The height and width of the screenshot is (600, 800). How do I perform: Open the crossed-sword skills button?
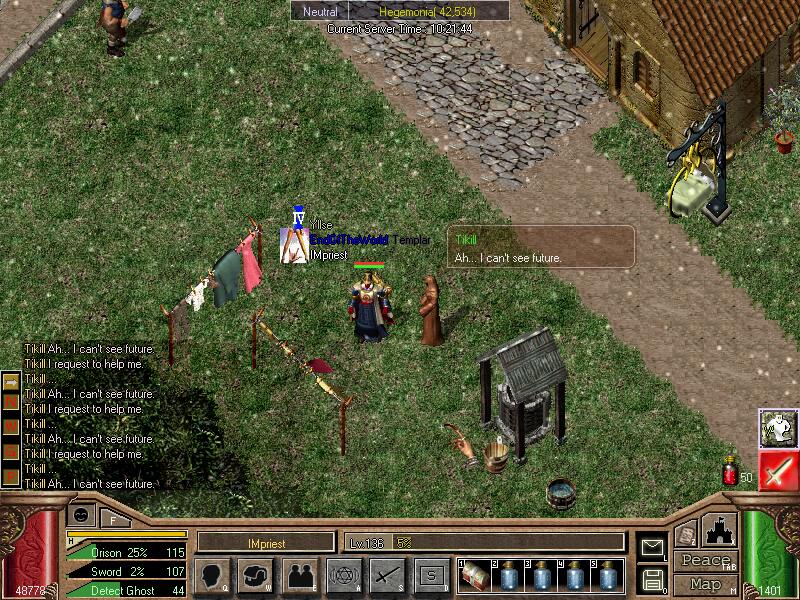coord(388,576)
